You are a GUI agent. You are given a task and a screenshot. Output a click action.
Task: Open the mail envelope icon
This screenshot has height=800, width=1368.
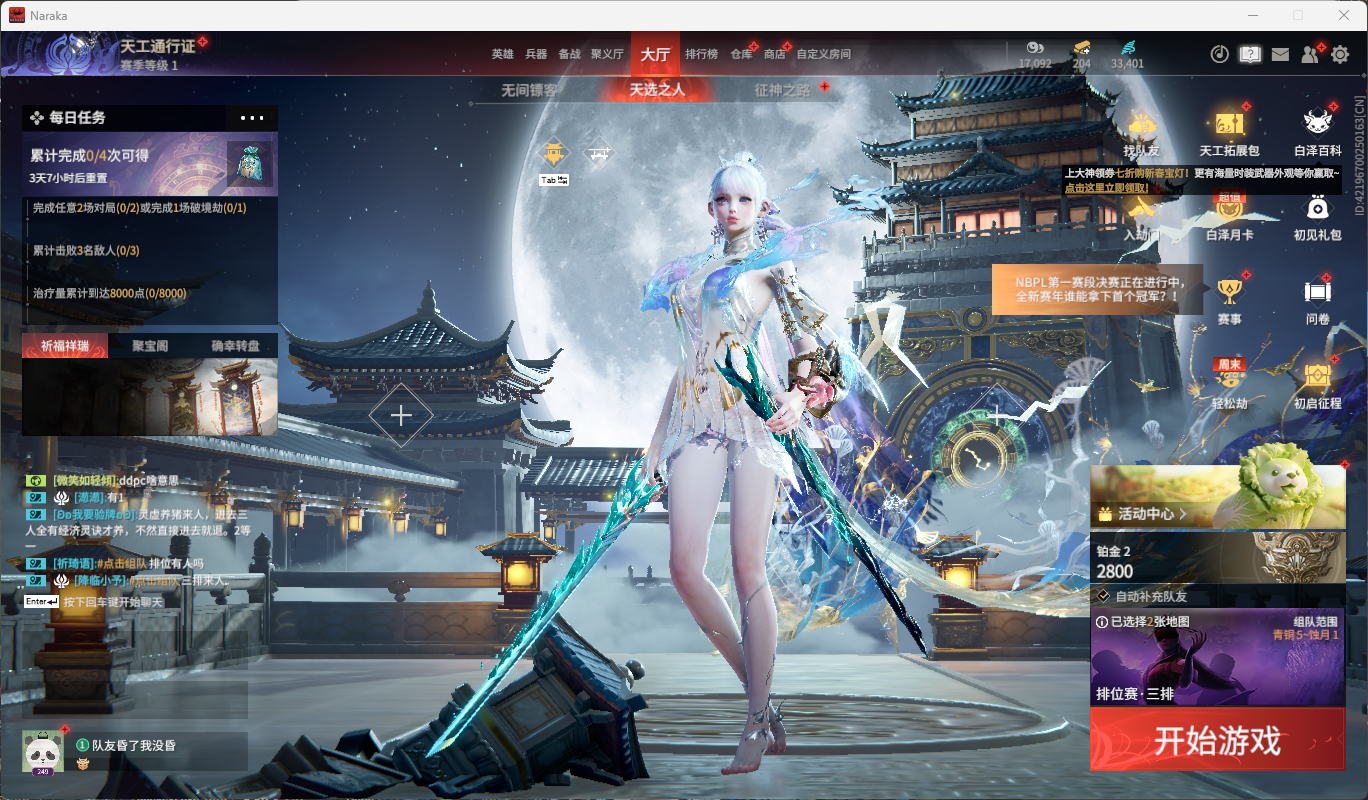(x=1280, y=54)
